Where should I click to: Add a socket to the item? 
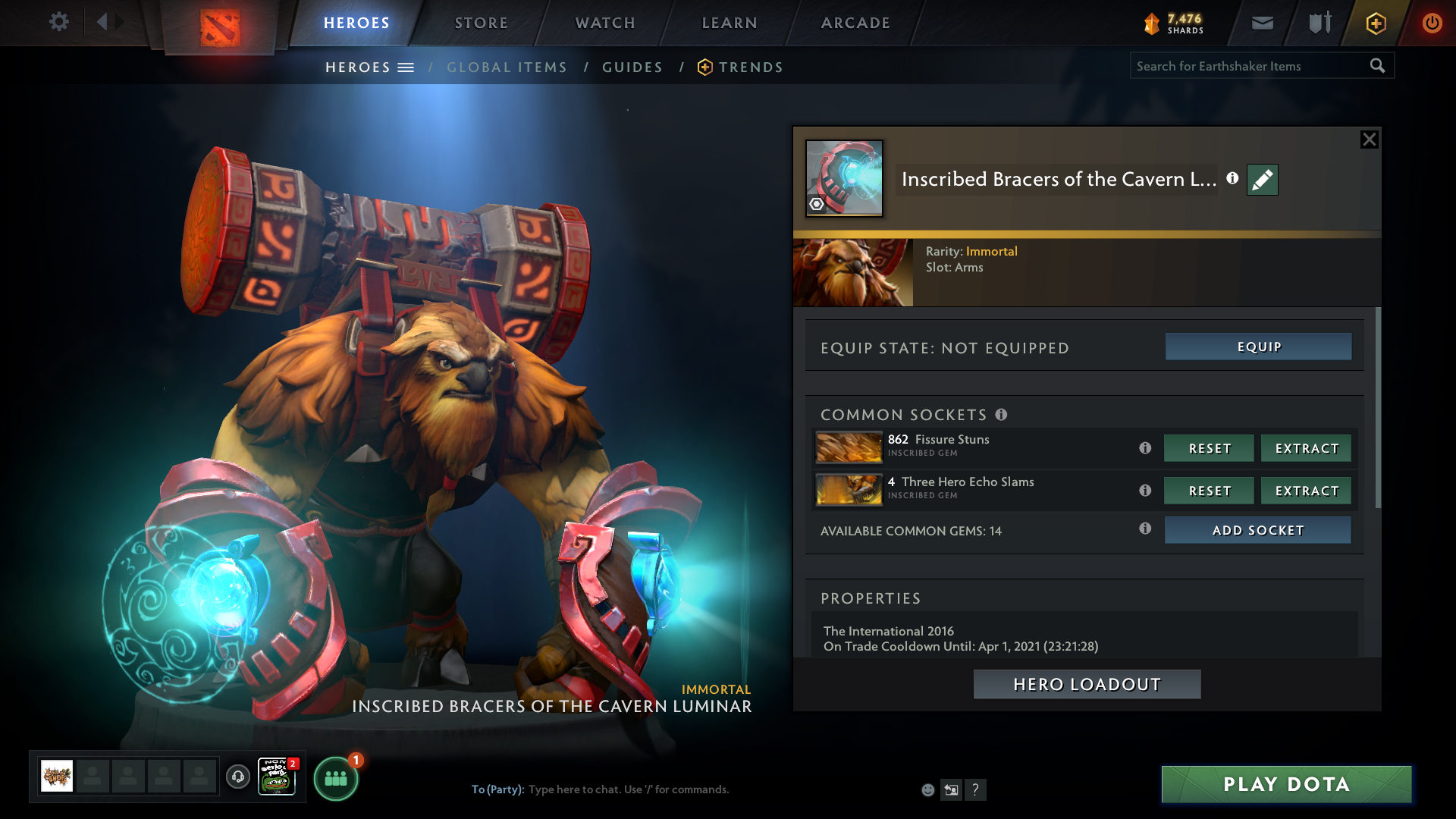(x=1257, y=530)
